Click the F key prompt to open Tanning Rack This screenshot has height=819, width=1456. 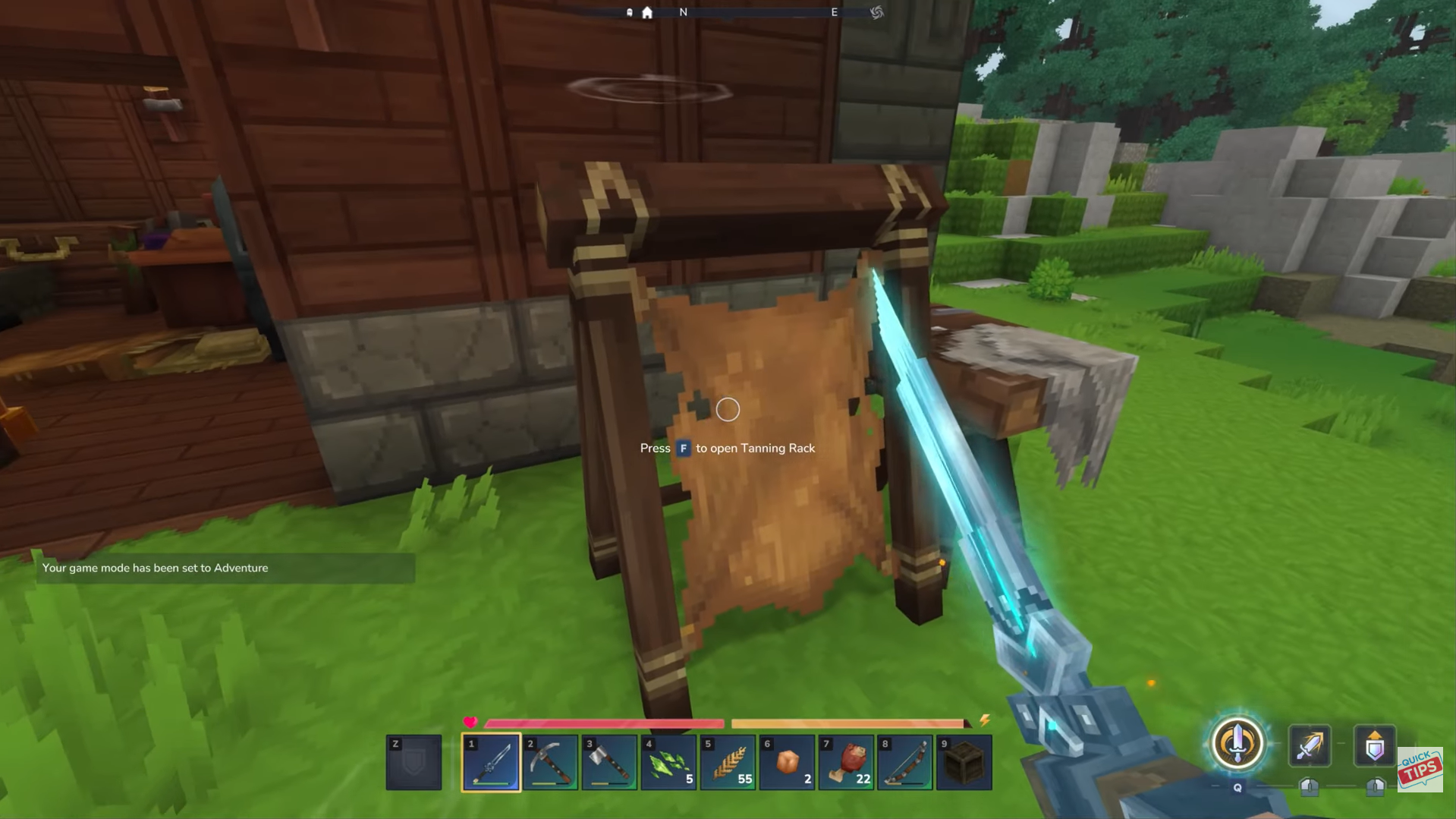[684, 449]
